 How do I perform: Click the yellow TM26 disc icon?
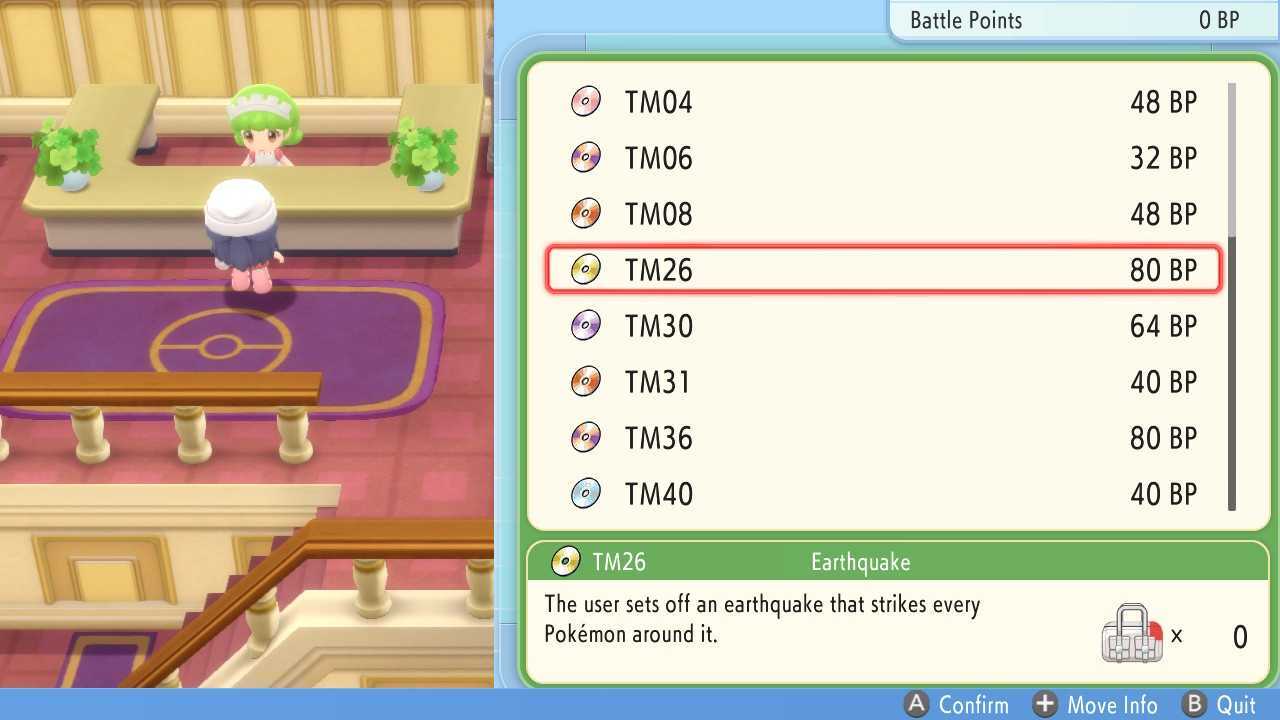tap(586, 269)
